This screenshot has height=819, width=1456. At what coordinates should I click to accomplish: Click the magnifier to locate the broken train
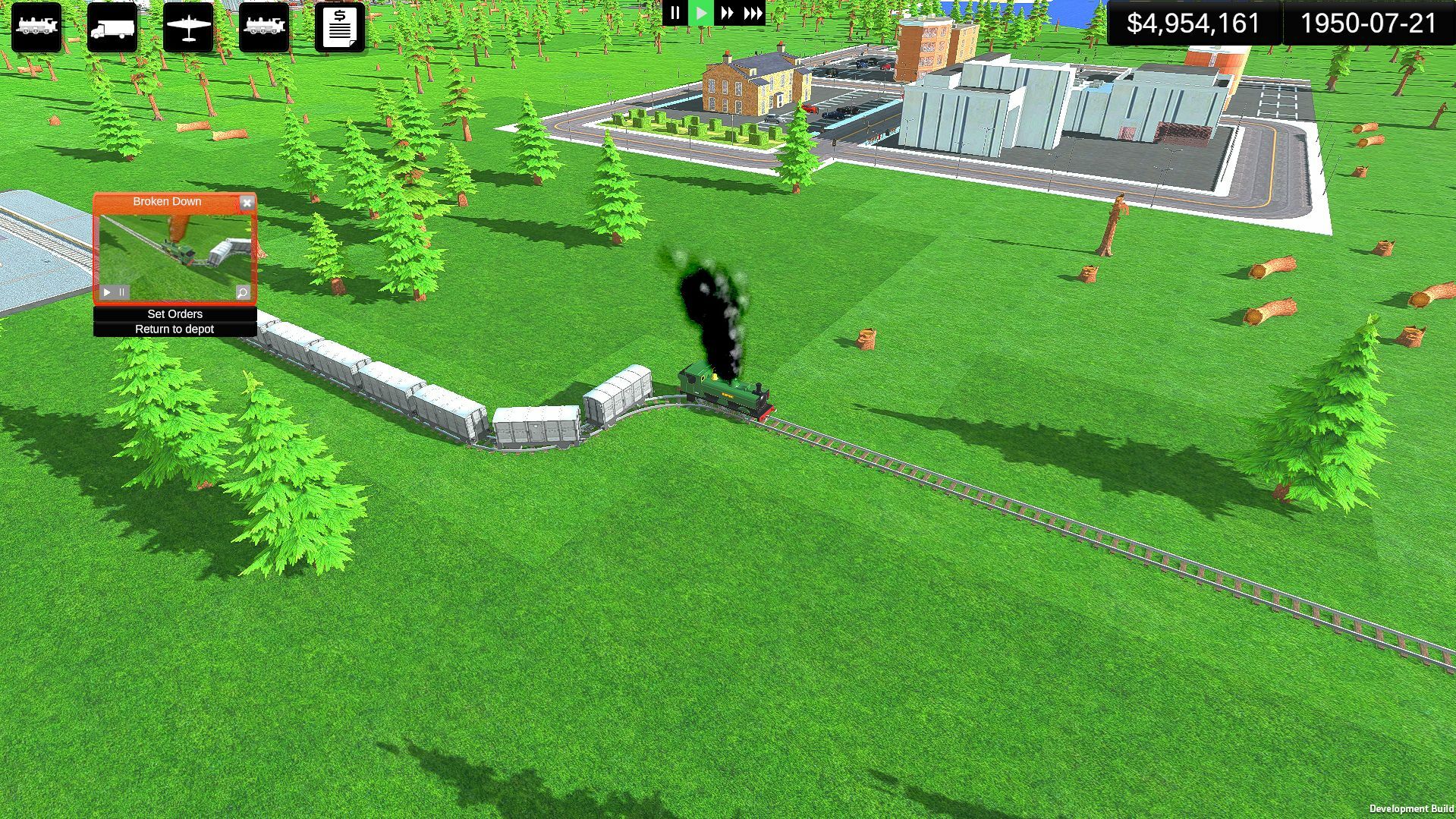coord(241,291)
